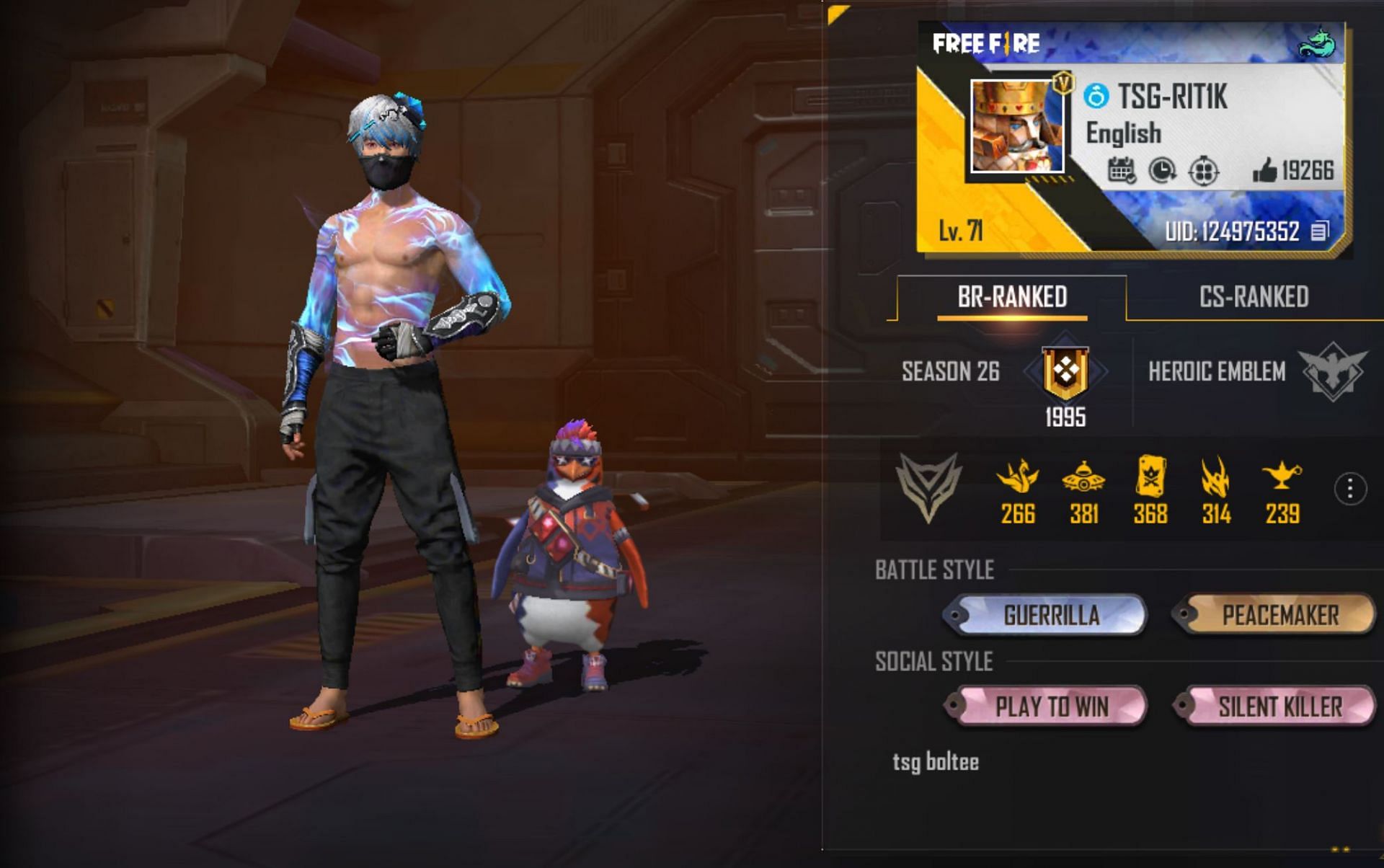Select the genie lamp badge showing 239
This screenshot has height=868, width=1384.
tap(1282, 476)
